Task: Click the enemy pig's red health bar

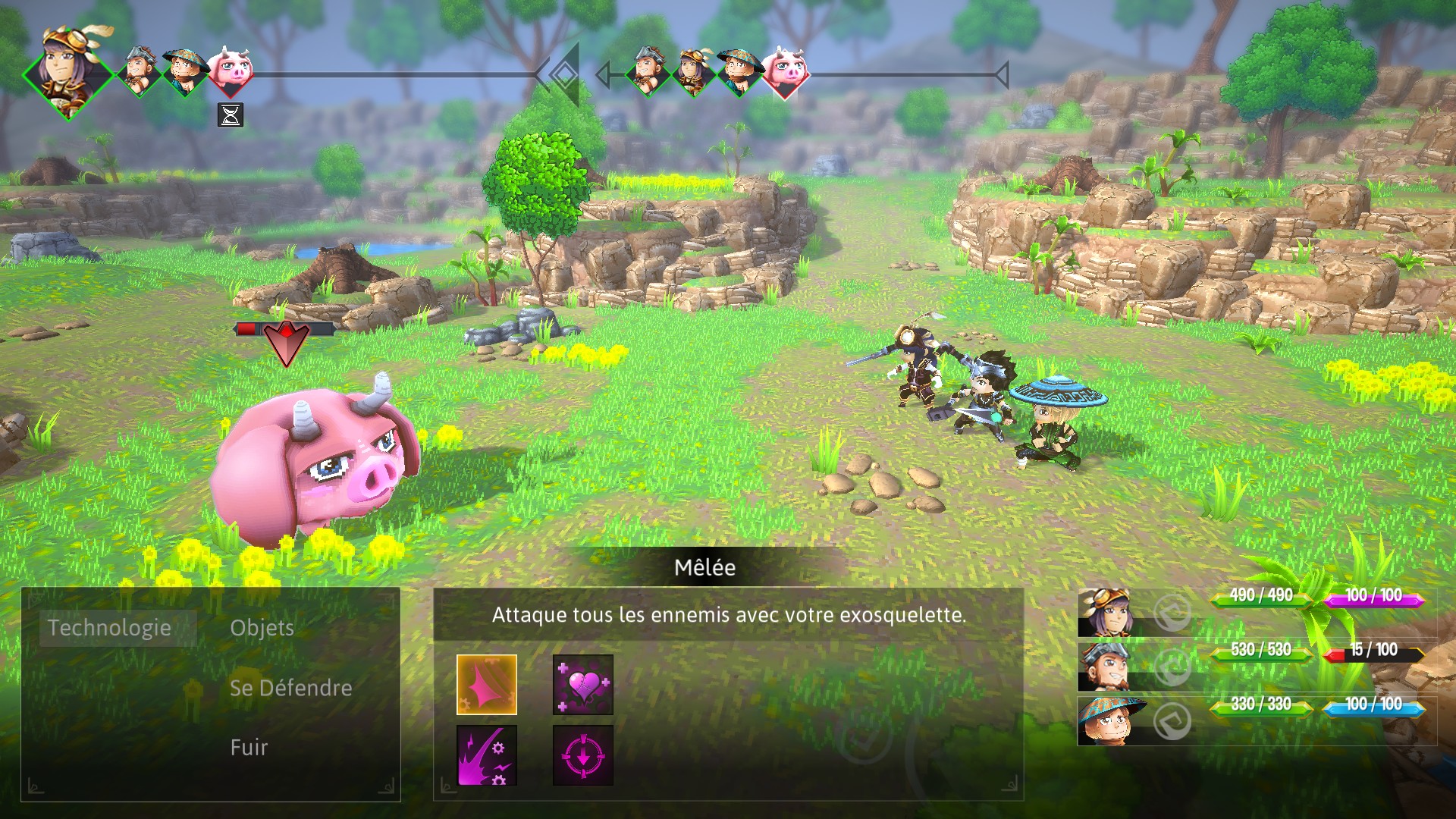Action: (x=250, y=329)
